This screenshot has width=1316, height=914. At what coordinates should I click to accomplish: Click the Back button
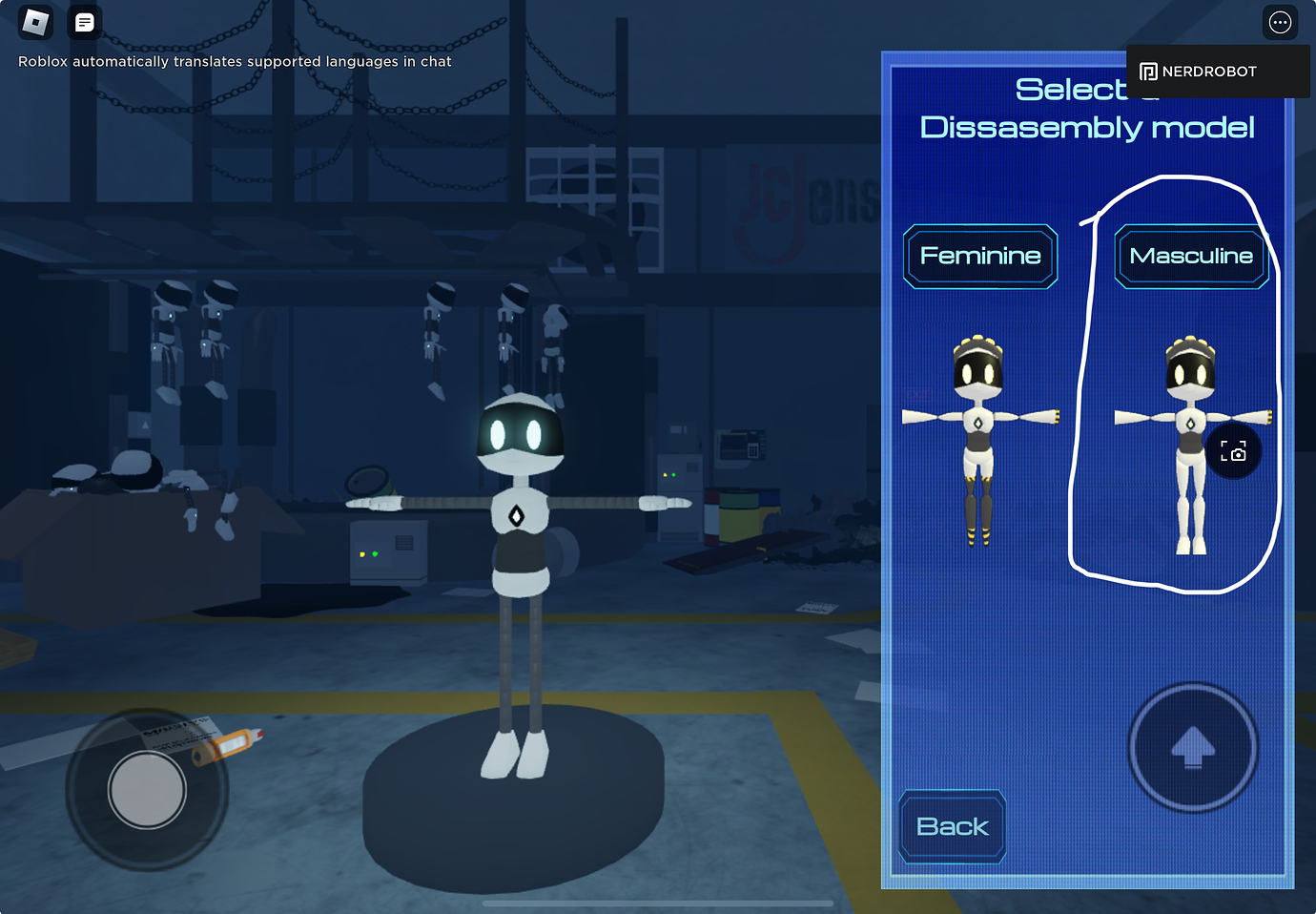pyautogui.click(x=951, y=826)
